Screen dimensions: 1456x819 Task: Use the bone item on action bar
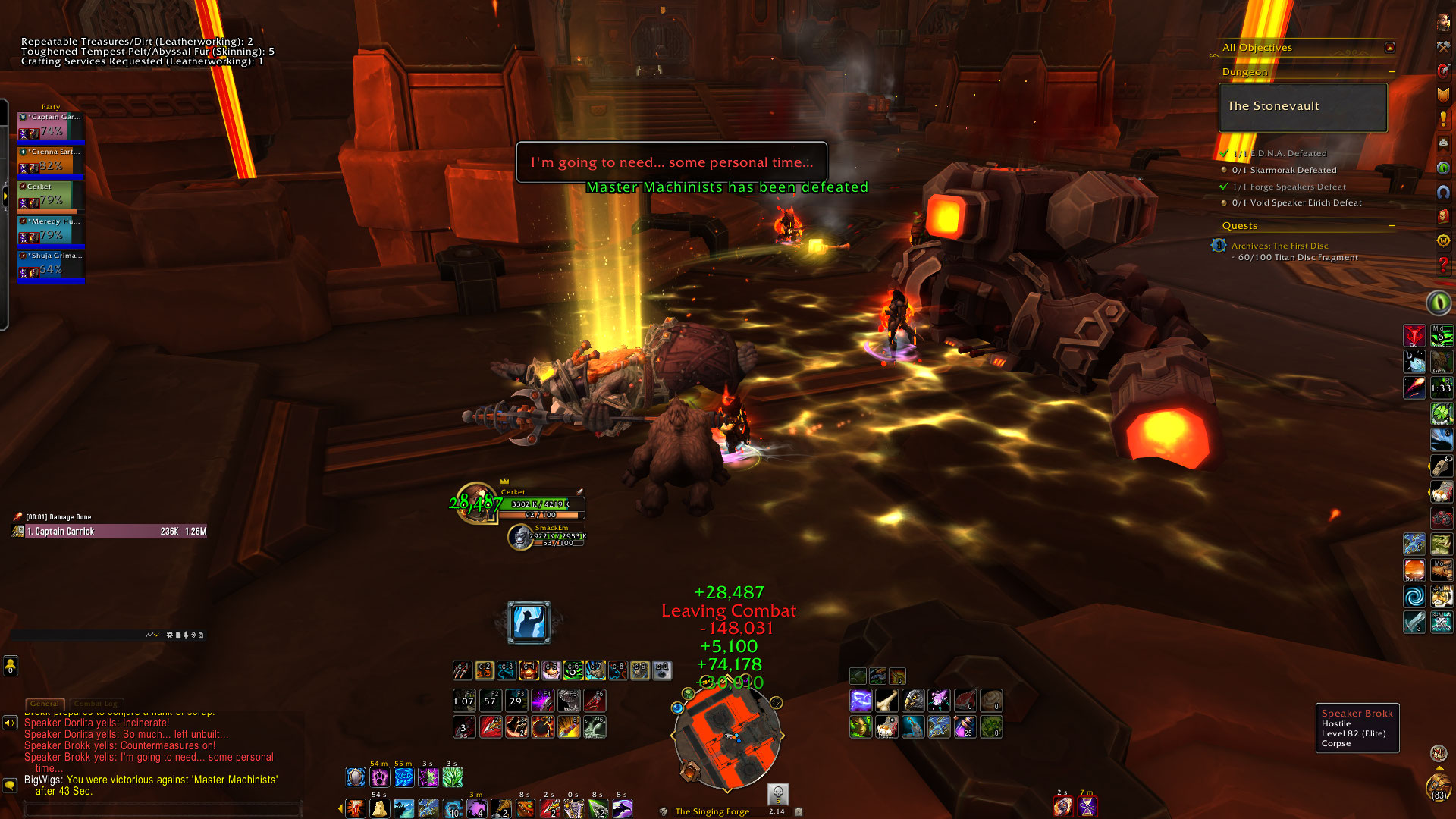886,701
